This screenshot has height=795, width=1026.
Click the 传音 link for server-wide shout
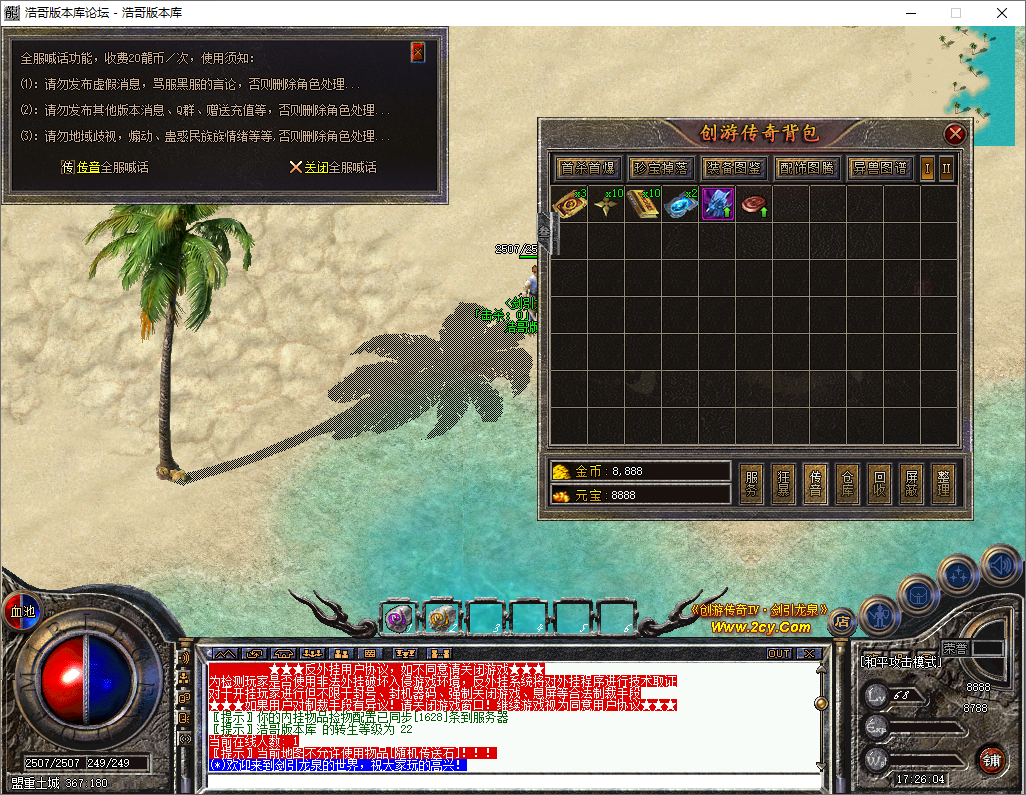(88, 168)
